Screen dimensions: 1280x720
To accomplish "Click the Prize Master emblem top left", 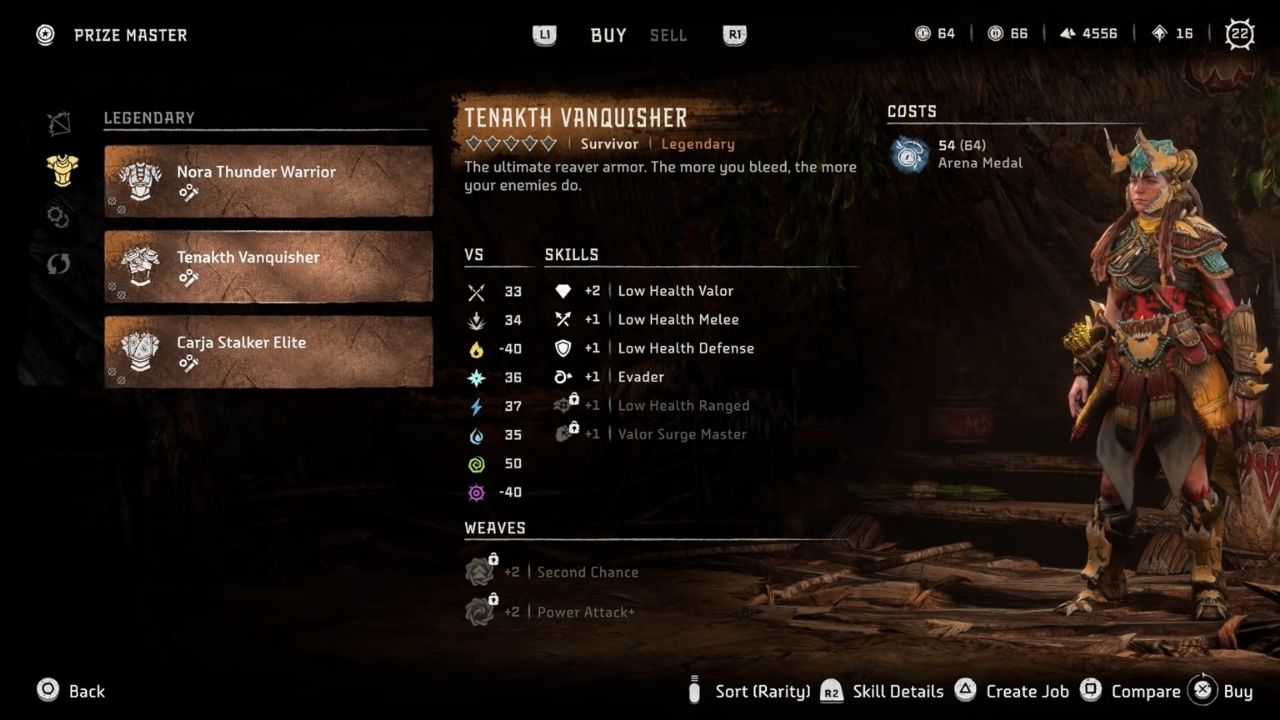I will coord(44,34).
